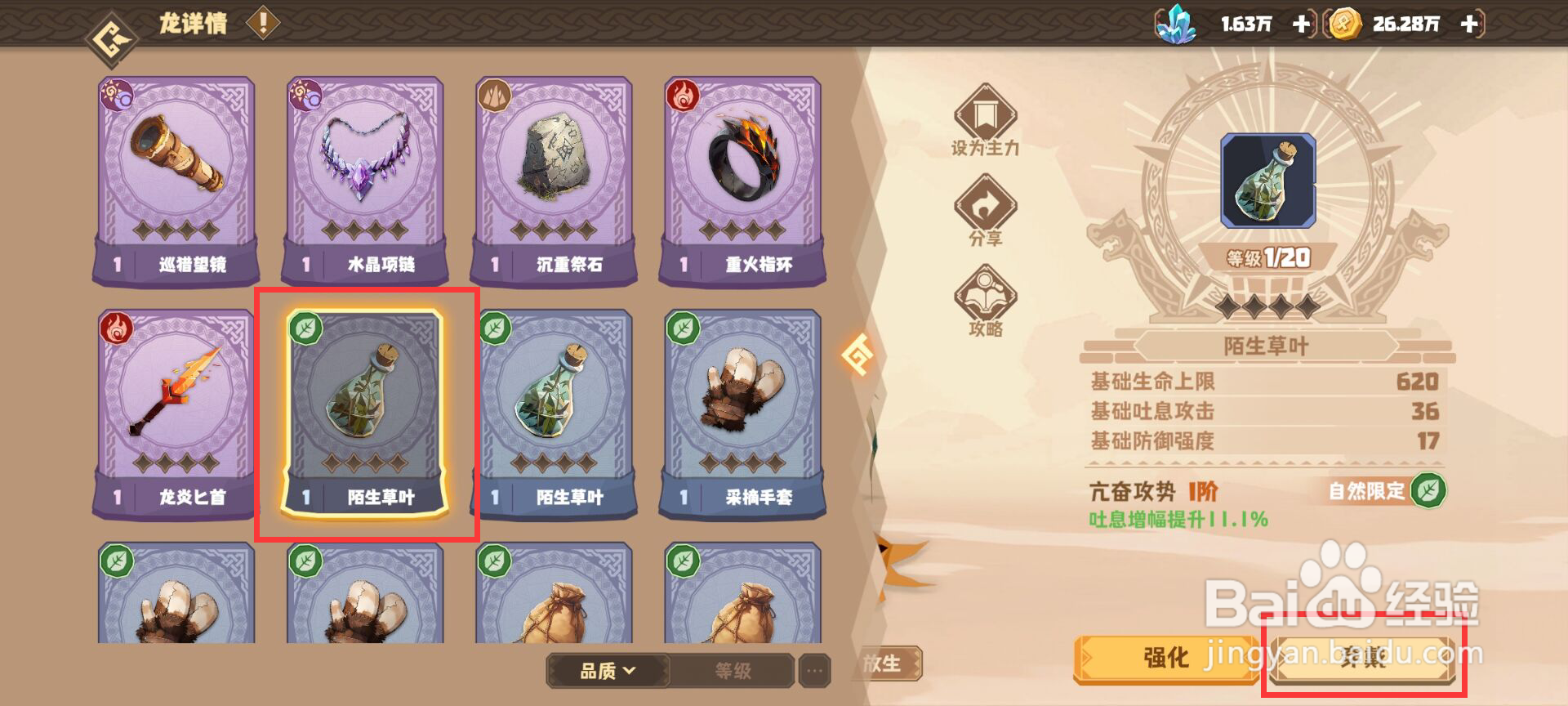Click the 放生 release button

tap(887, 664)
